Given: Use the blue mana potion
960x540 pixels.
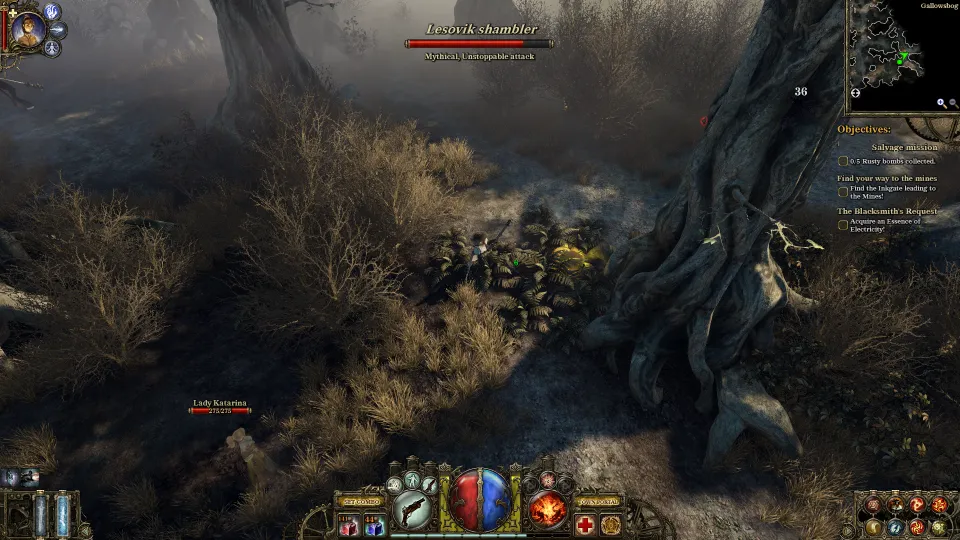Looking at the screenshot, I should (375, 525).
